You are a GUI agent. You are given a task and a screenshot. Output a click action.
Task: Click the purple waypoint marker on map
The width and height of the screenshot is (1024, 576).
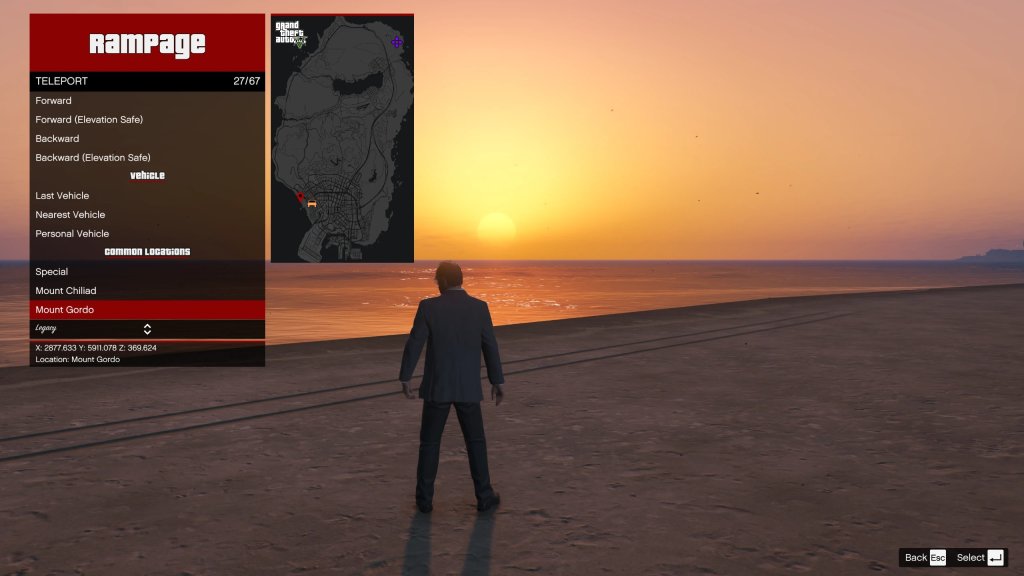point(397,42)
